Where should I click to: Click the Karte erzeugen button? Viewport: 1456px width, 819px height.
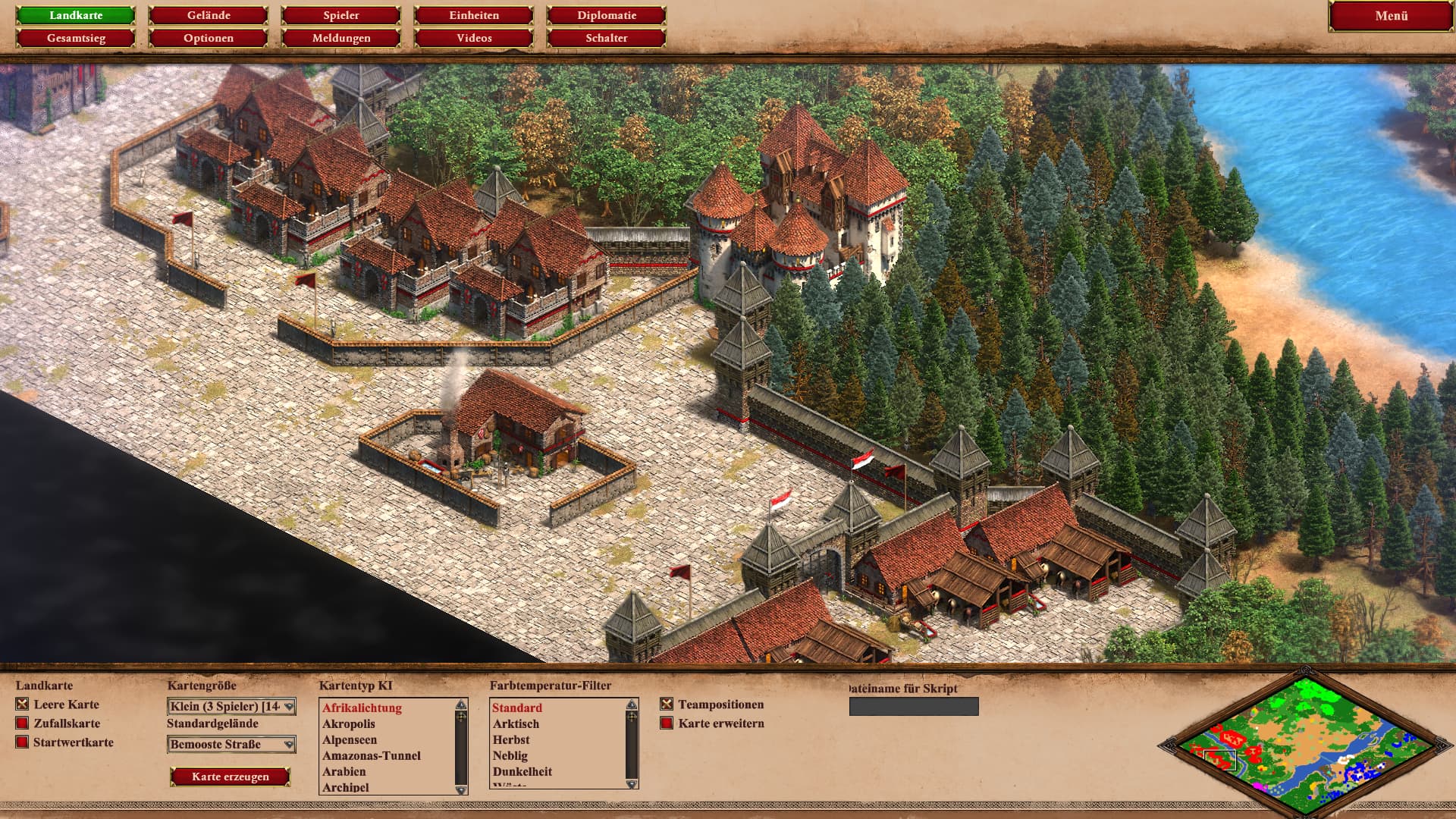coord(231,777)
